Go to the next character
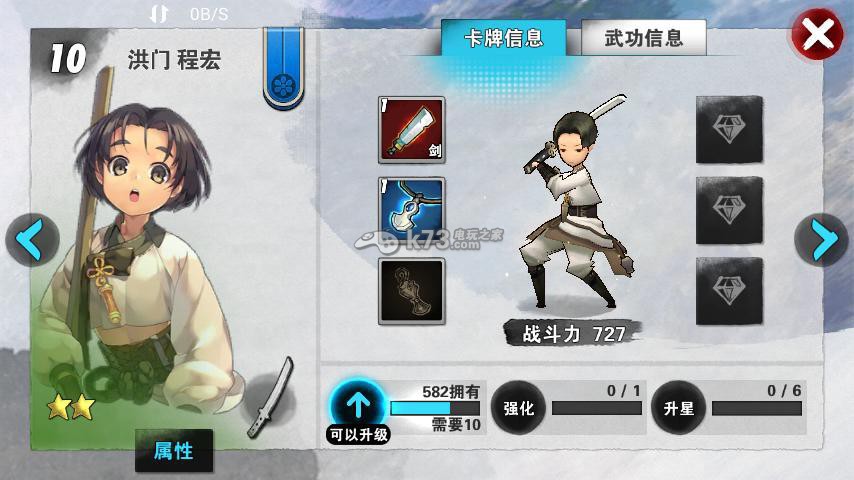854x480 pixels. click(x=822, y=239)
